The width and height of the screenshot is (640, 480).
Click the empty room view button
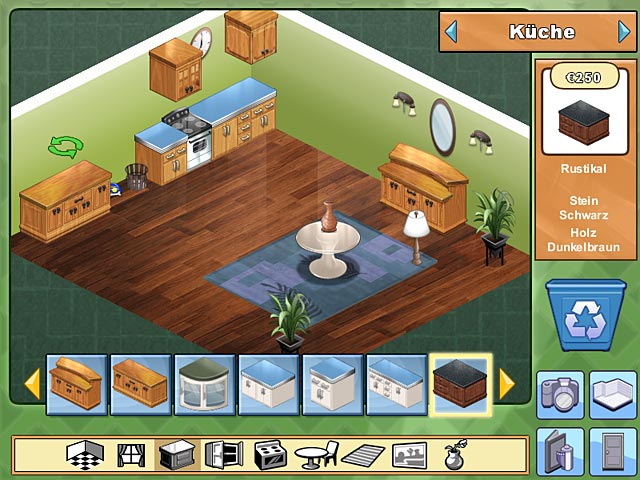[x=612, y=392]
